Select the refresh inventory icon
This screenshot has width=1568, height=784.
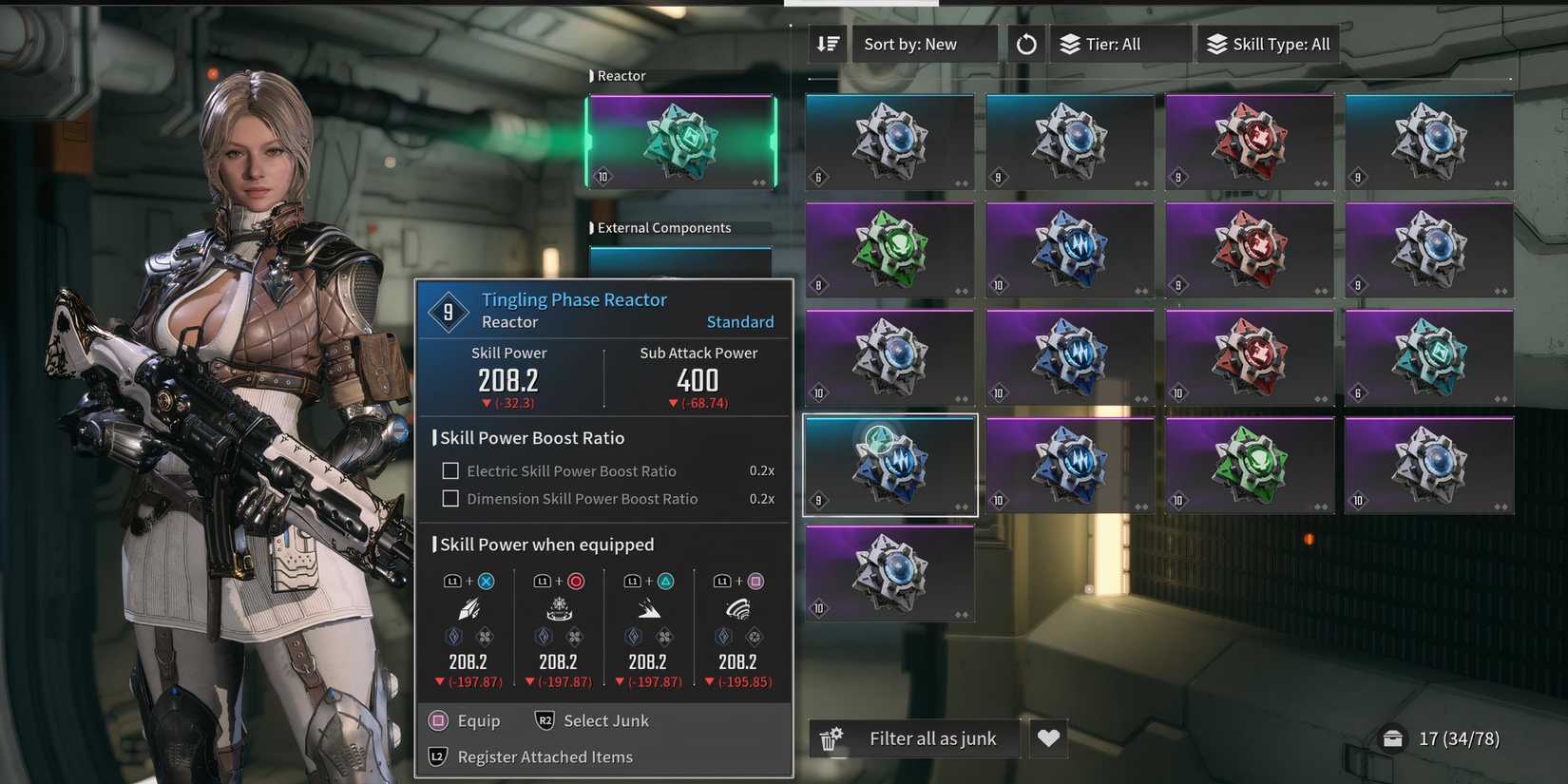1025,43
